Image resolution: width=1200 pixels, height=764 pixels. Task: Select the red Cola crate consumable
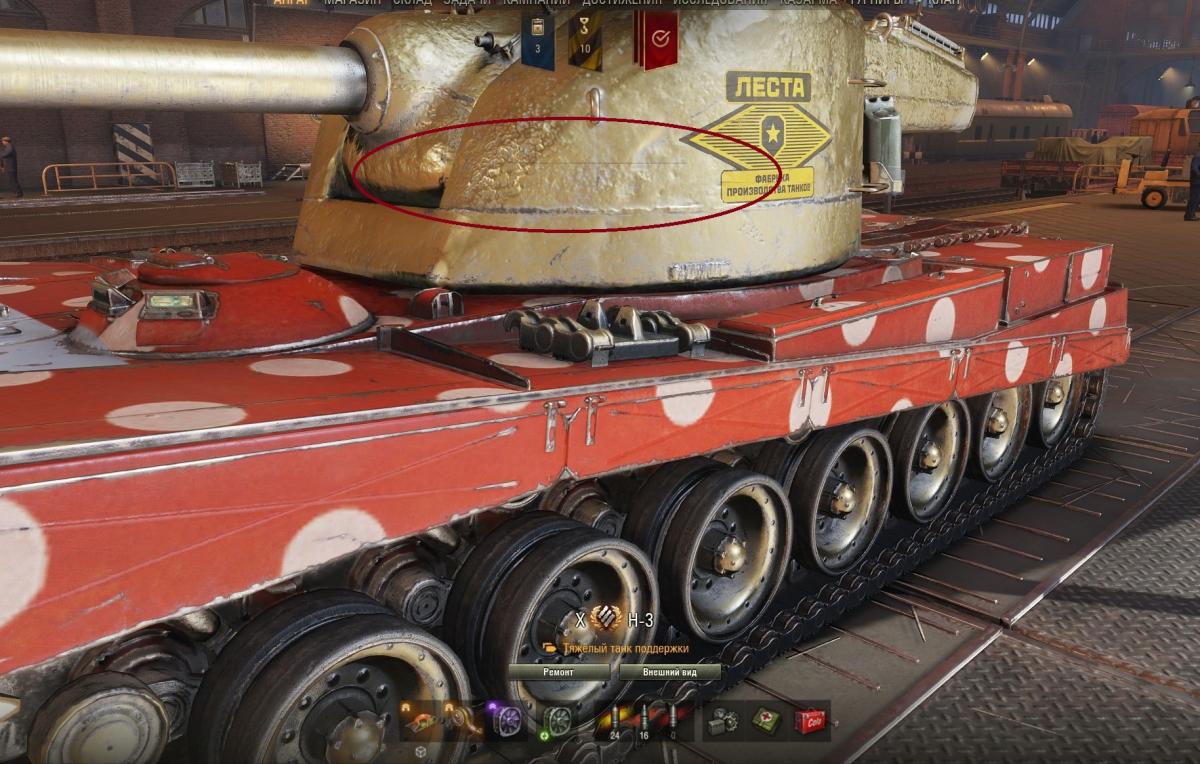click(x=810, y=720)
